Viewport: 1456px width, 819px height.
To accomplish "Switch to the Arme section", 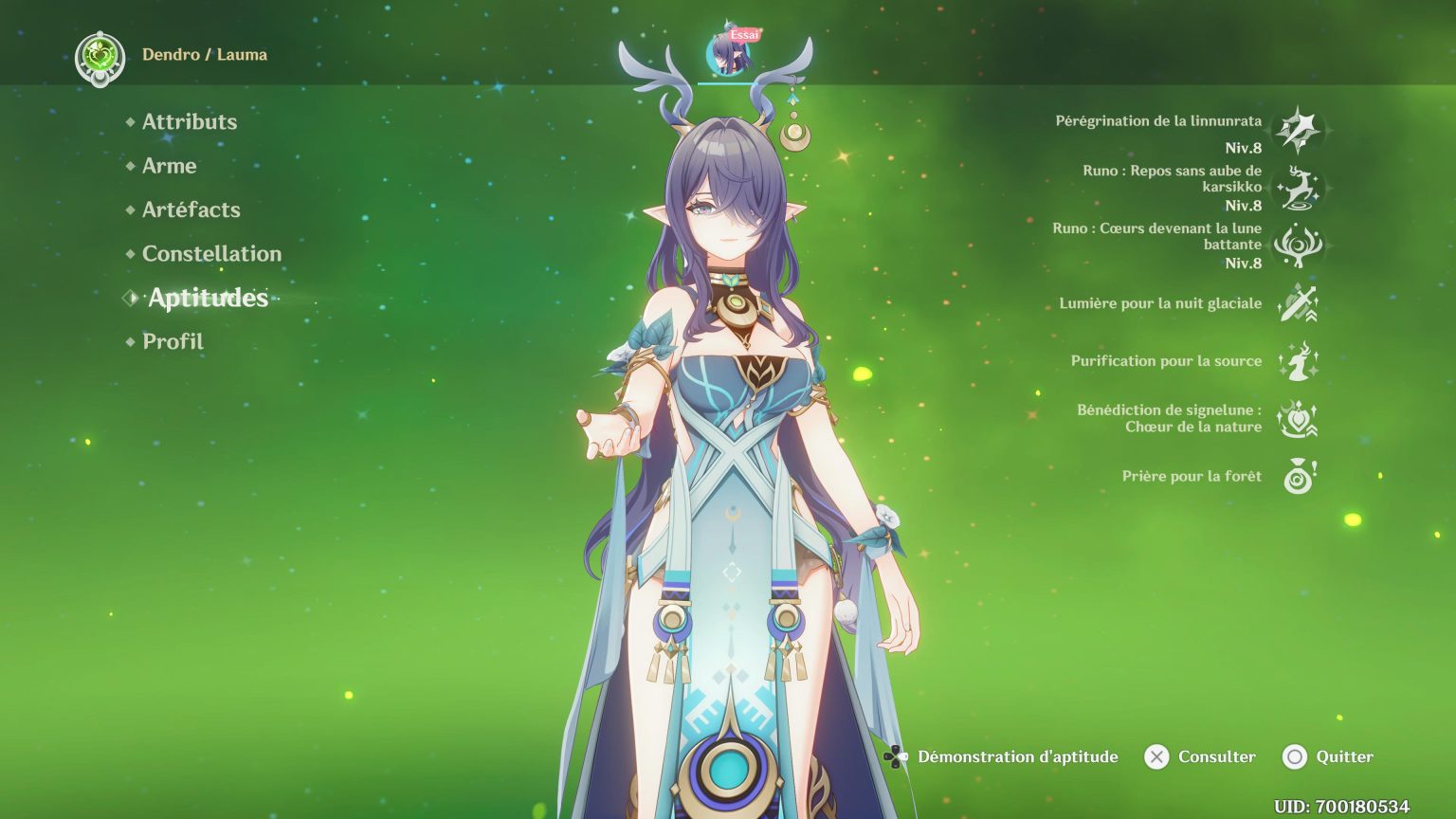I will (168, 166).
